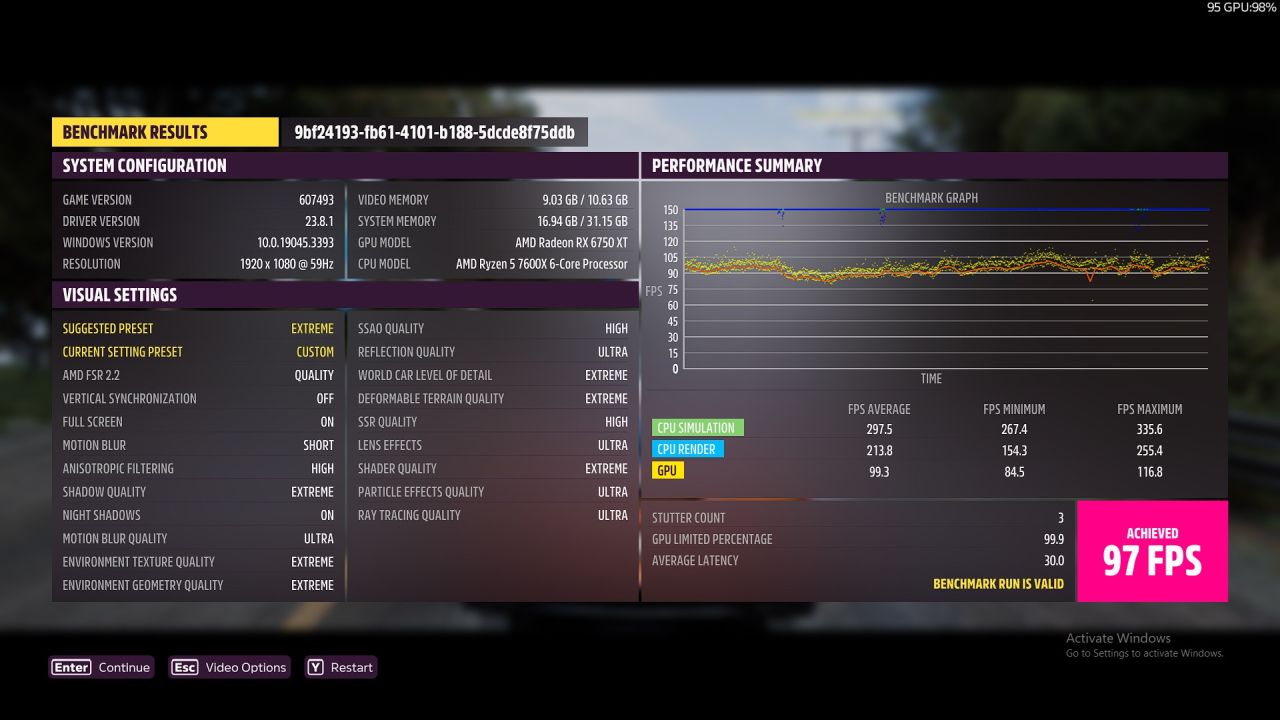Restart the benchmark run
Image resolution: width=1280 pixels, height=720 pixels.
[341, 667]
